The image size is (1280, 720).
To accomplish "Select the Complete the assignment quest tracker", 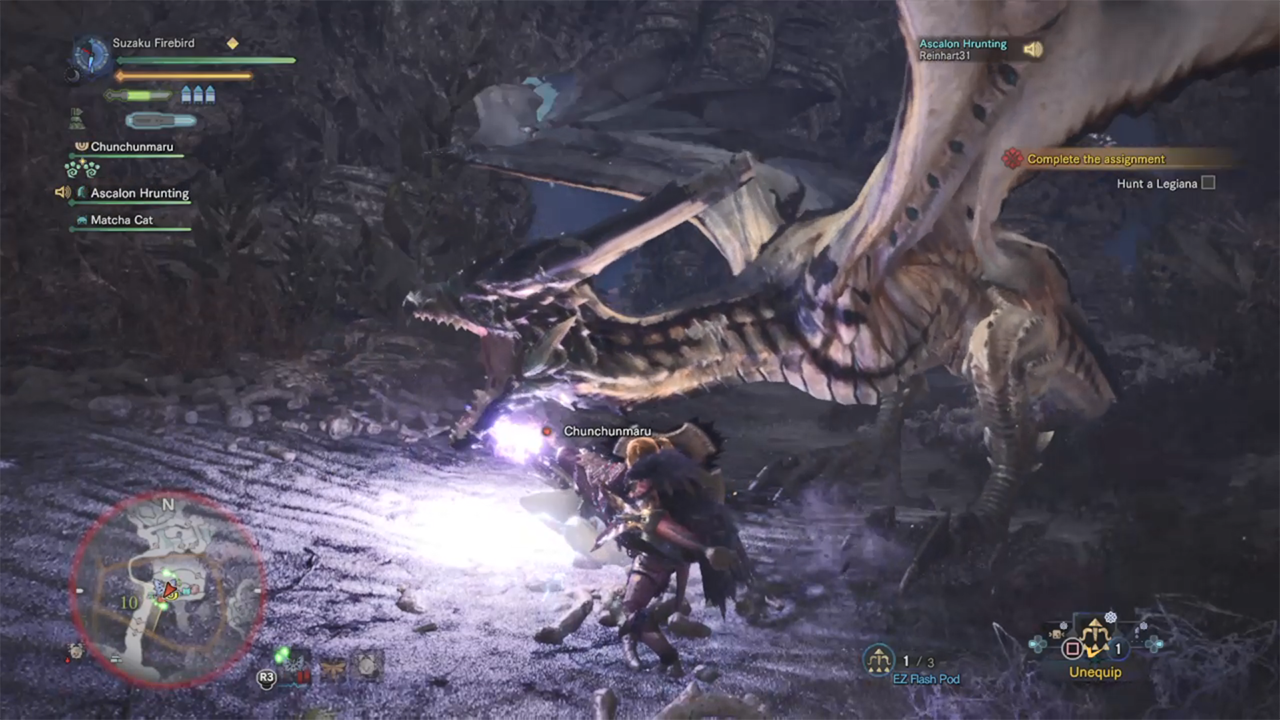I will click(1095, 159).
